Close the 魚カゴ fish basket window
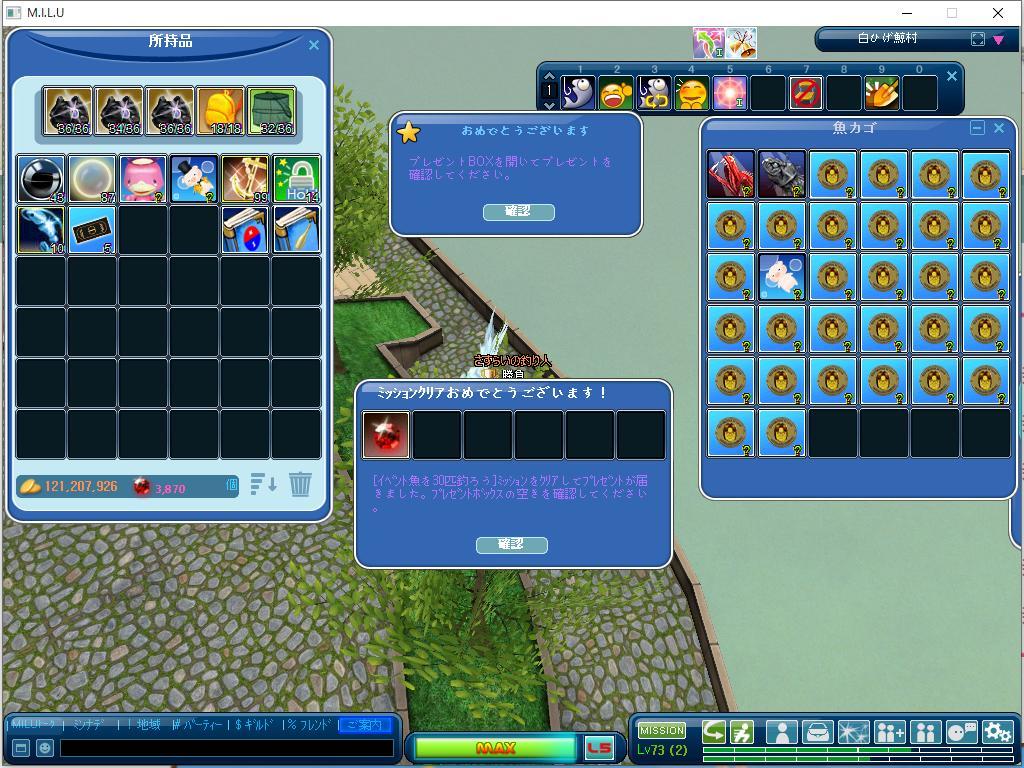The height and width of the screenshot is (768, 1024). (x=998, y=128)
